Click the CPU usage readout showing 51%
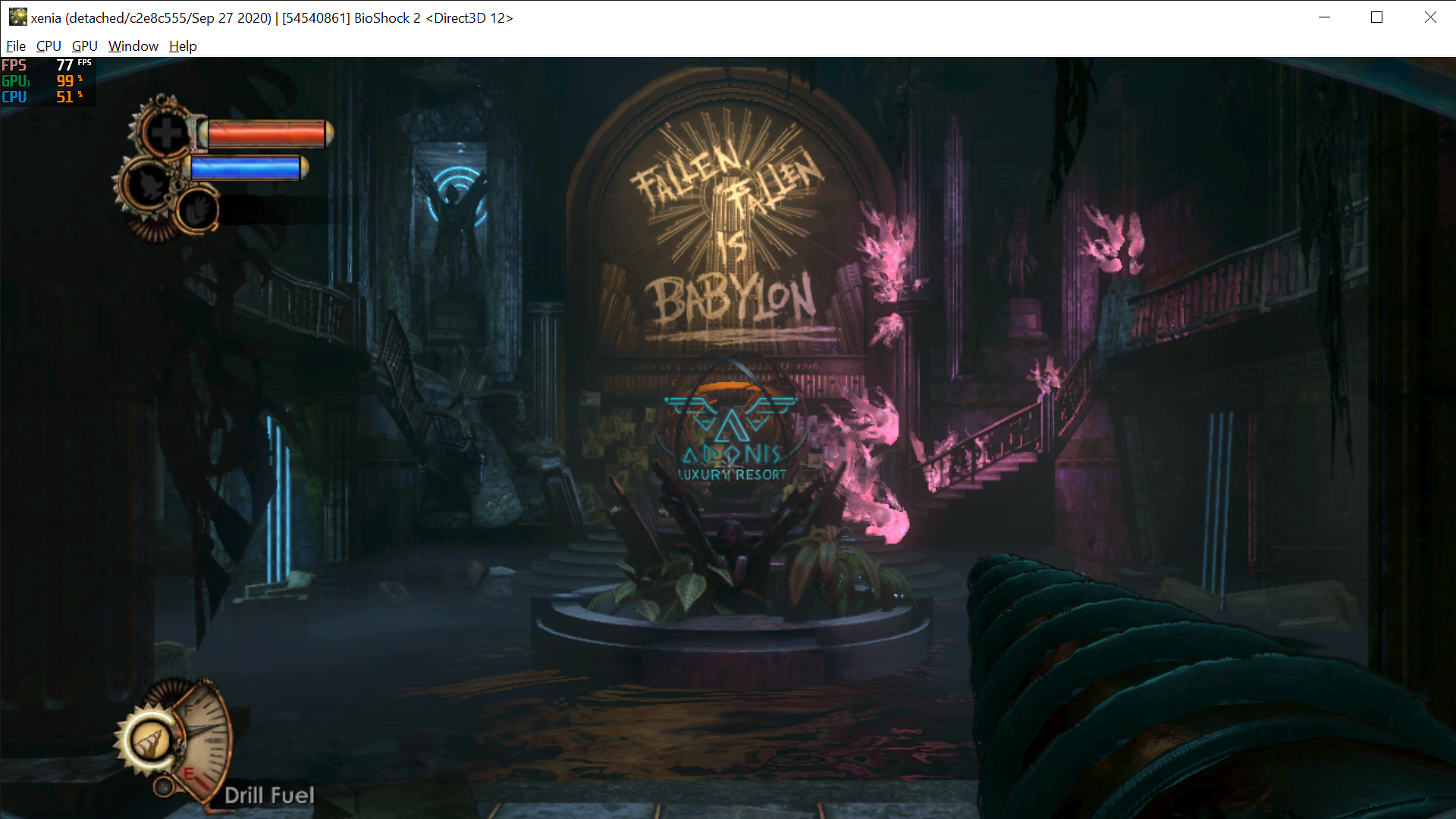This screenshot has width=1456, height=819. pos(64,97)
